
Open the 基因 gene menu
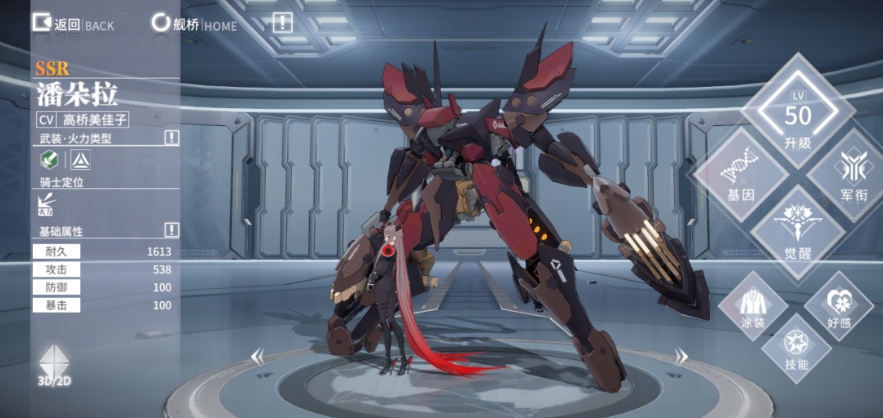click(x=741, y=177)
